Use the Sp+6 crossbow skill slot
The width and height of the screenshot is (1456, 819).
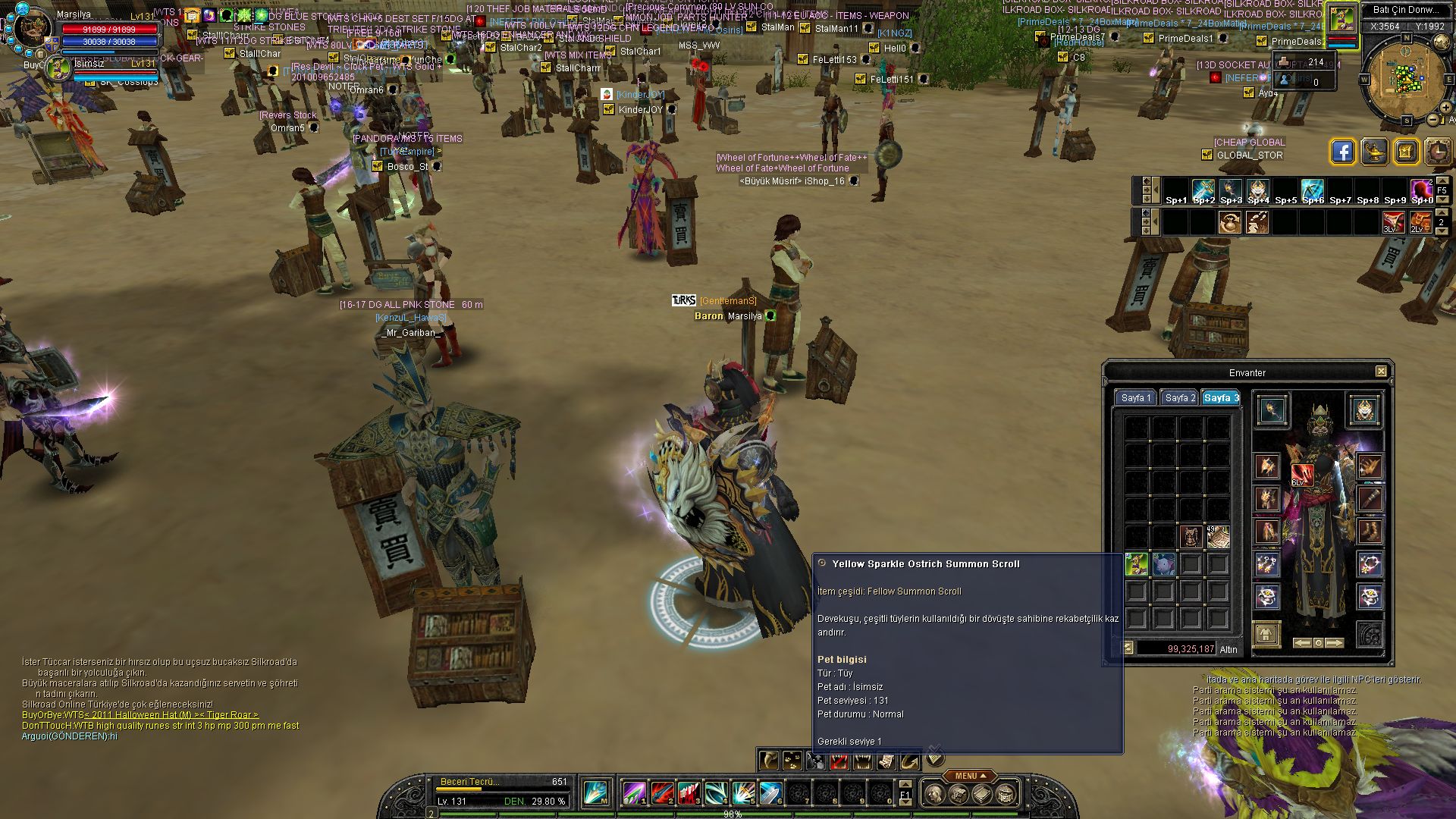click(1313, 190)
